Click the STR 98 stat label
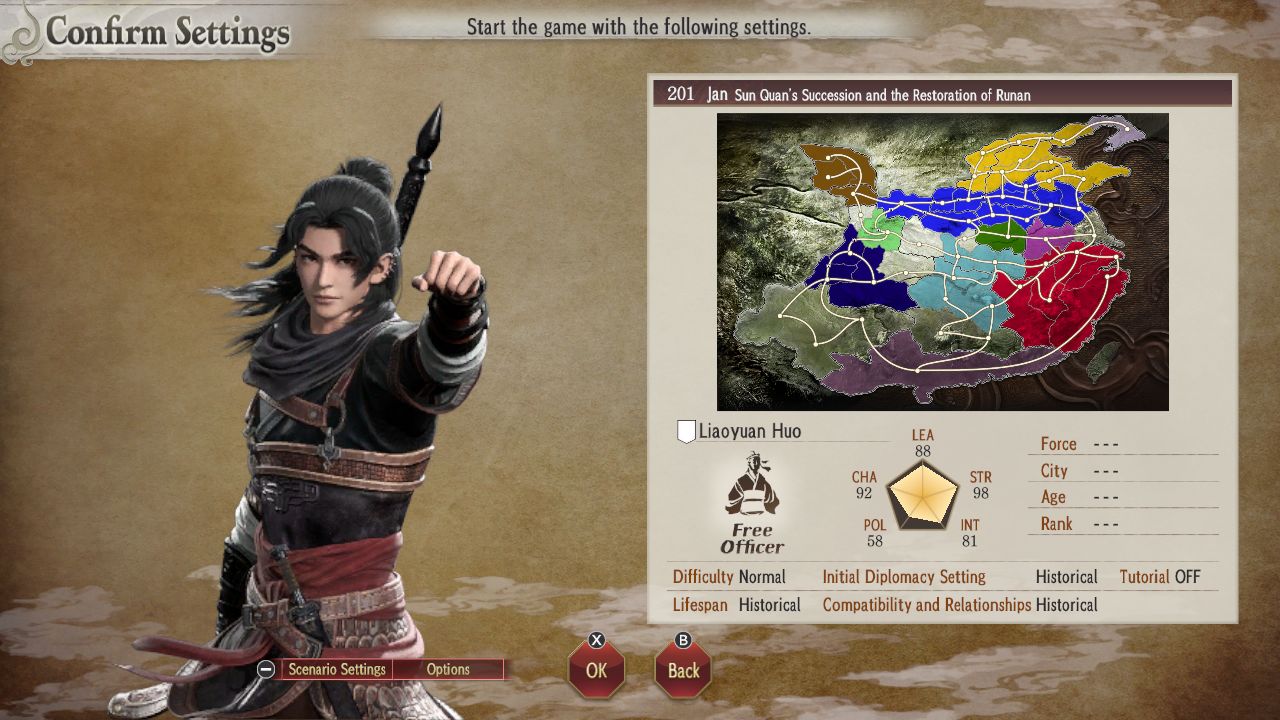Viewport: 1280px width, 720px height. (980, 485)
